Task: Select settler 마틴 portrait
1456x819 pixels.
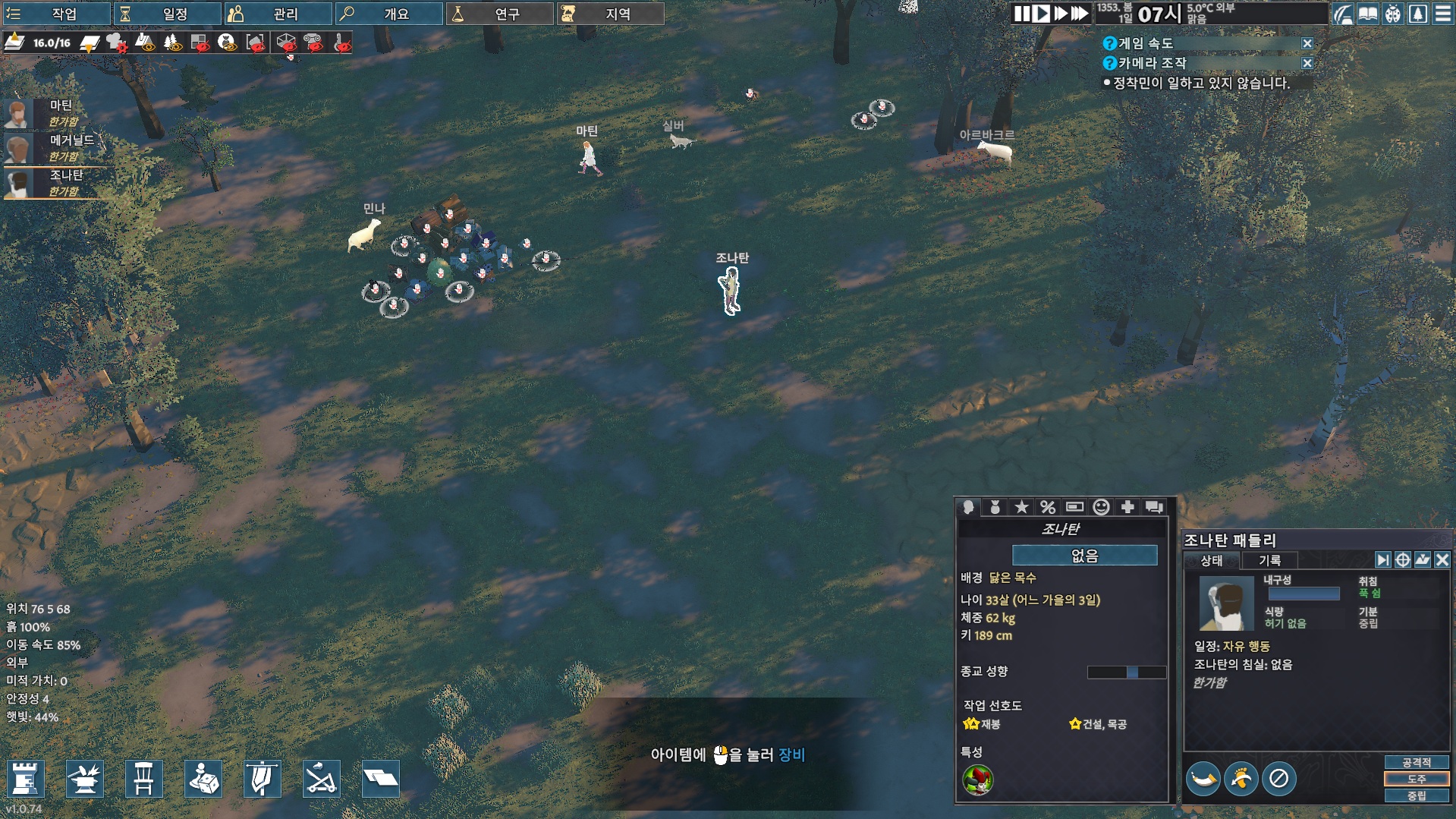Action: 18,113
